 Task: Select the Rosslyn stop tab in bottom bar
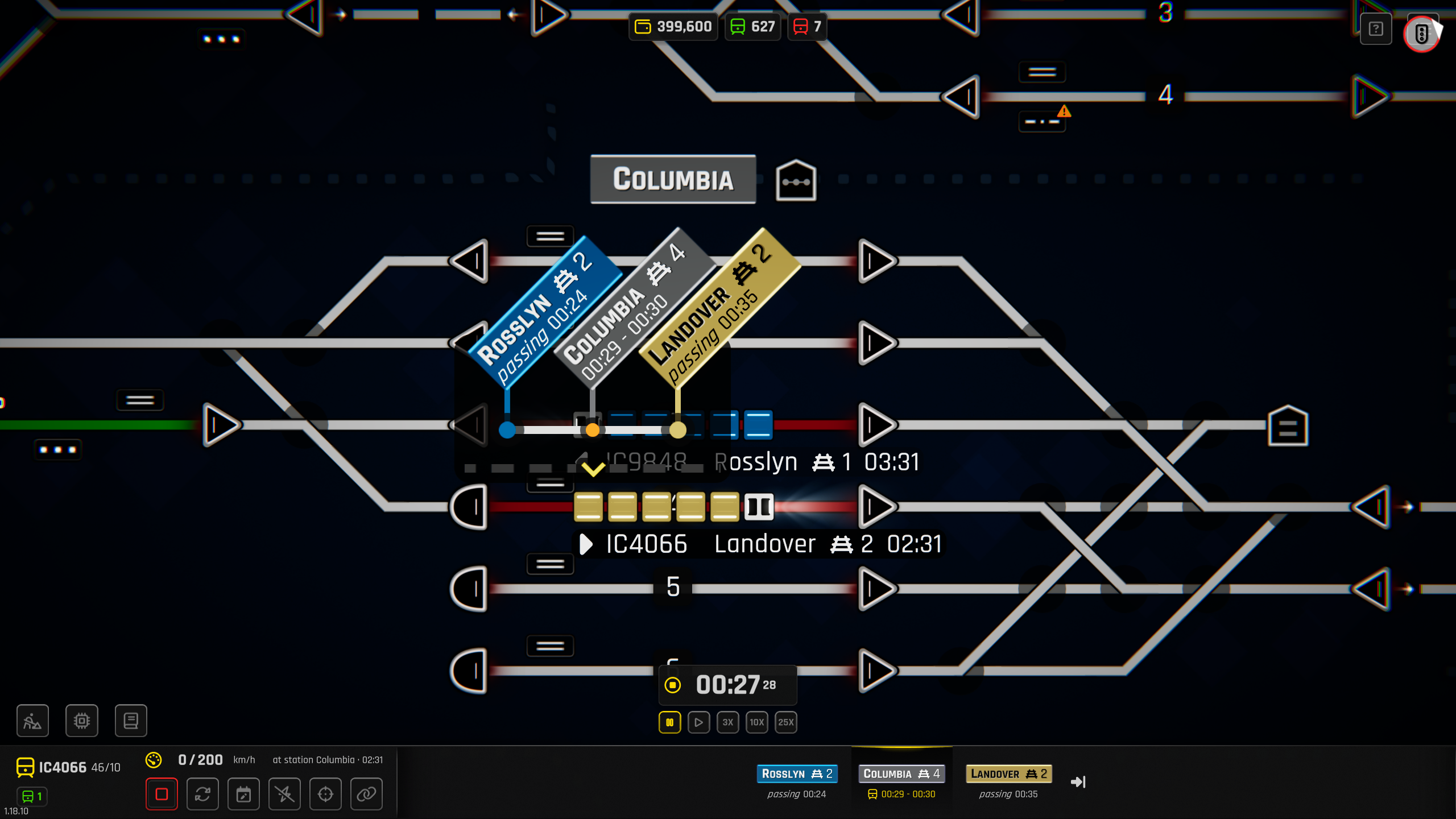click(x=797, y=773)
